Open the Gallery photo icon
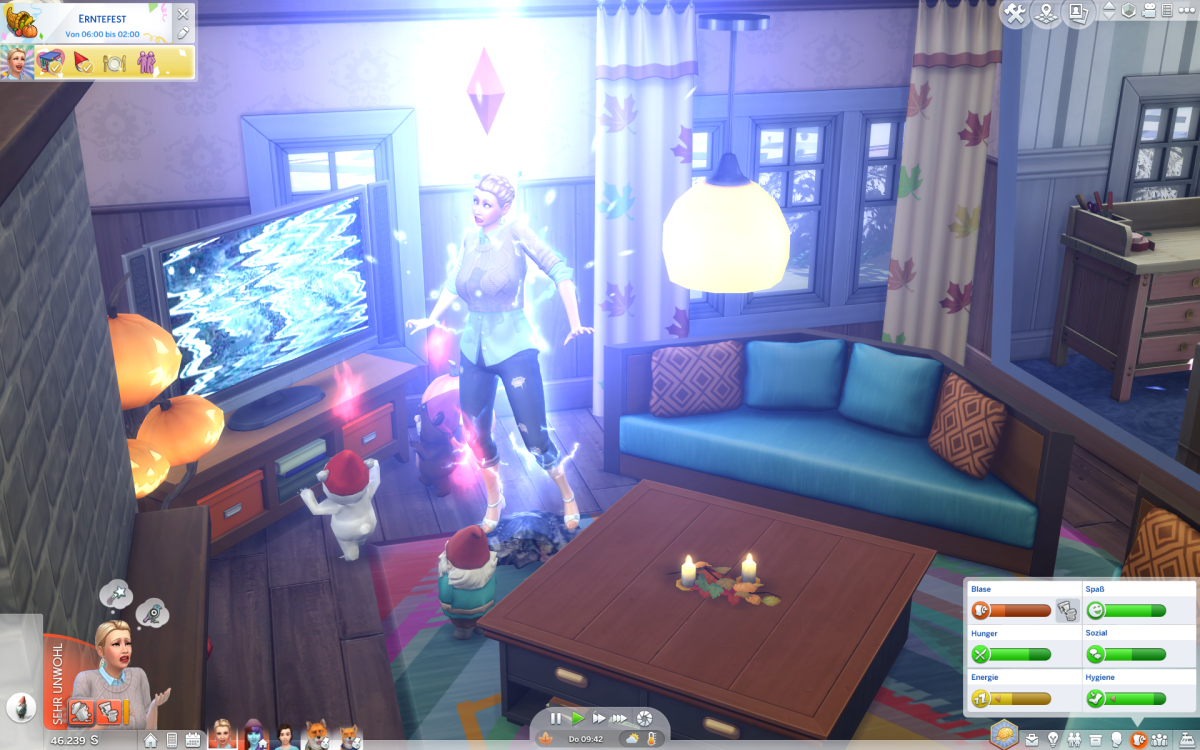 [x=1078, y=14]
